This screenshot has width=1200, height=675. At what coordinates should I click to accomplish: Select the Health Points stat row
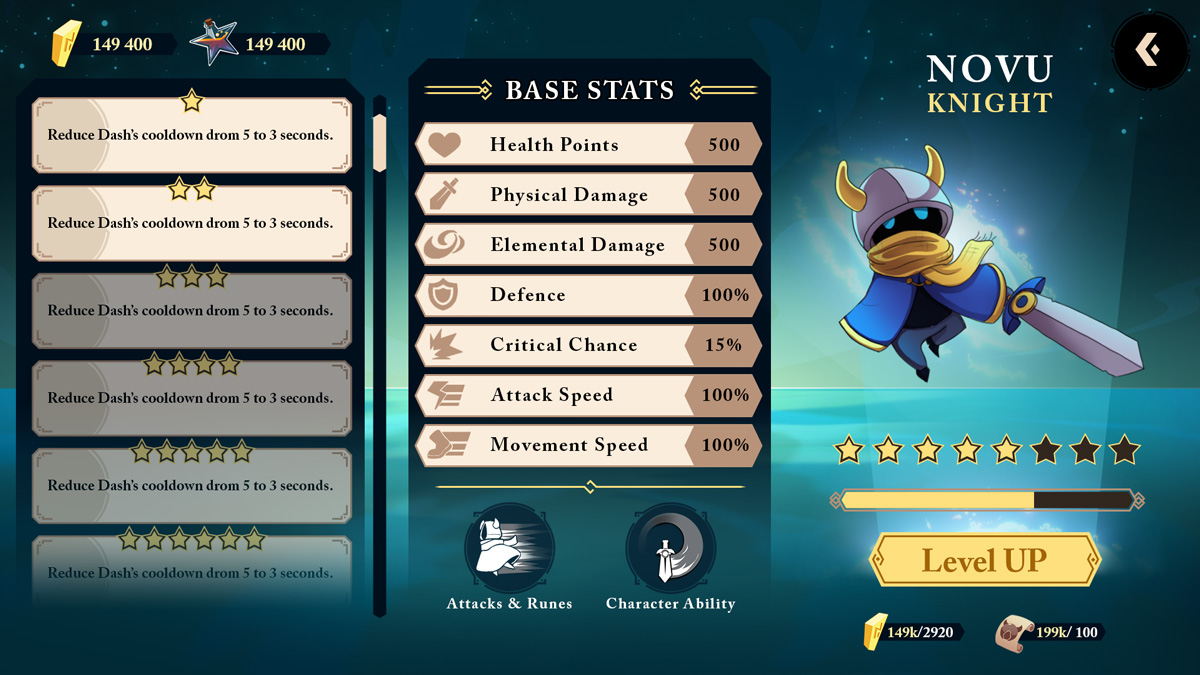tap(588, 145)
